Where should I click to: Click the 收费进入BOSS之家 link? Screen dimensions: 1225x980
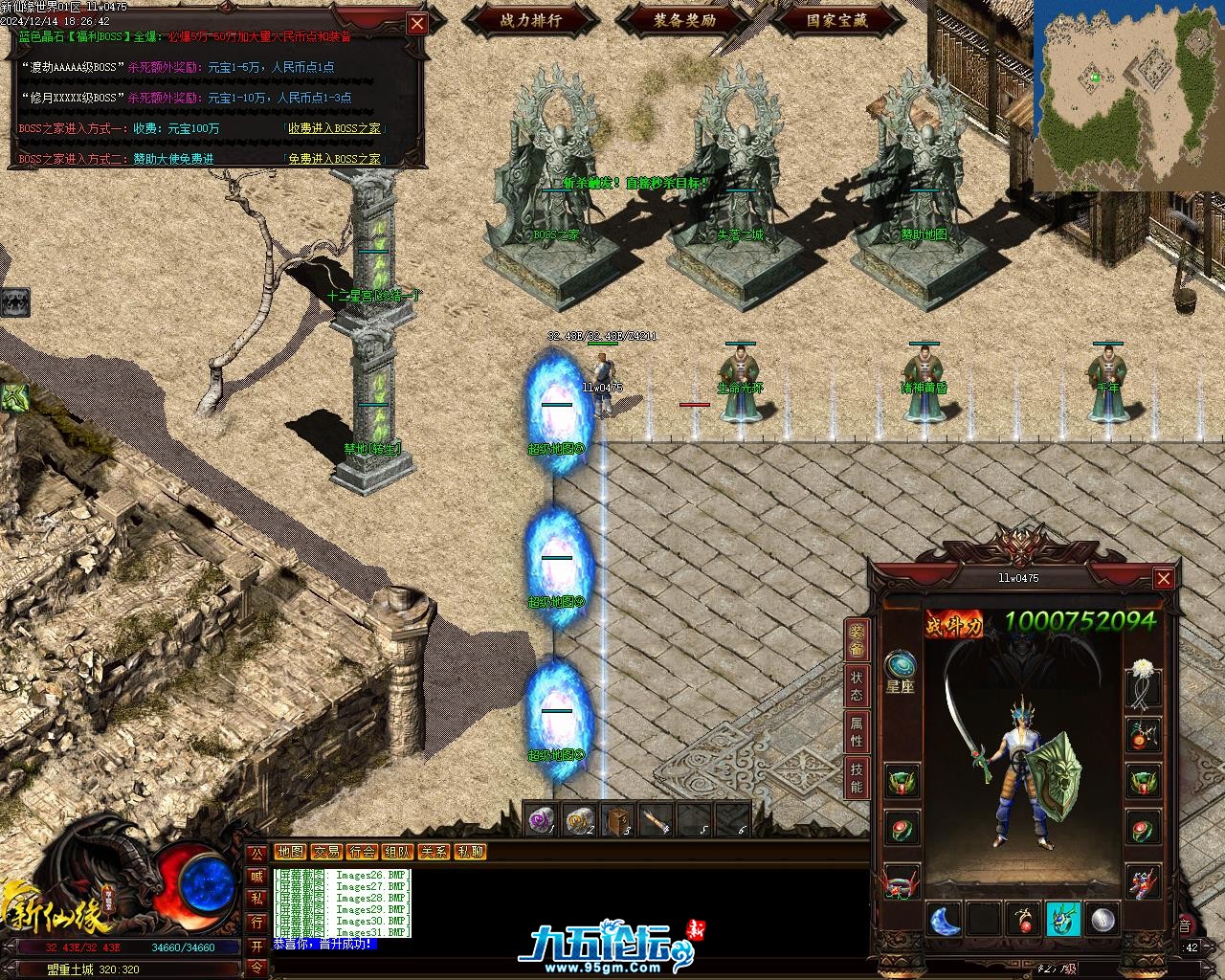[x=334, y=128]
